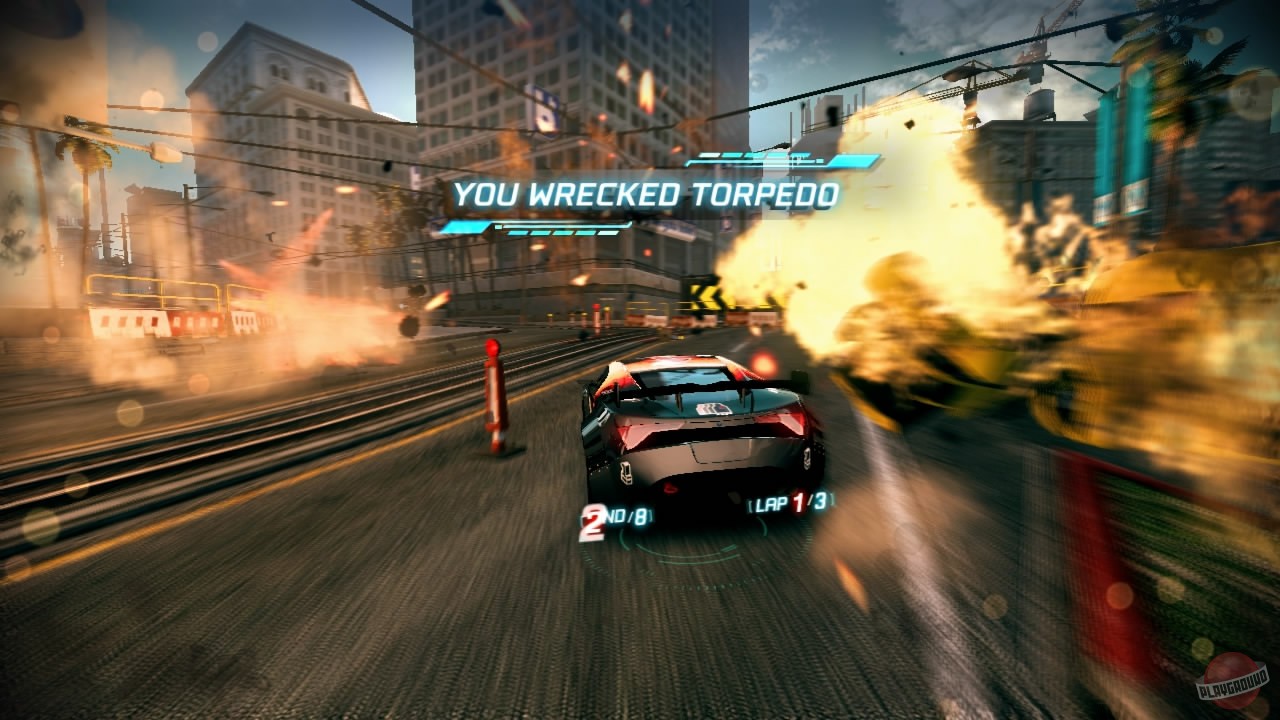Screen dimensions: 1280x720
Task: Expand the right bracket of the lap counter
Action: (x=831, y=503)
